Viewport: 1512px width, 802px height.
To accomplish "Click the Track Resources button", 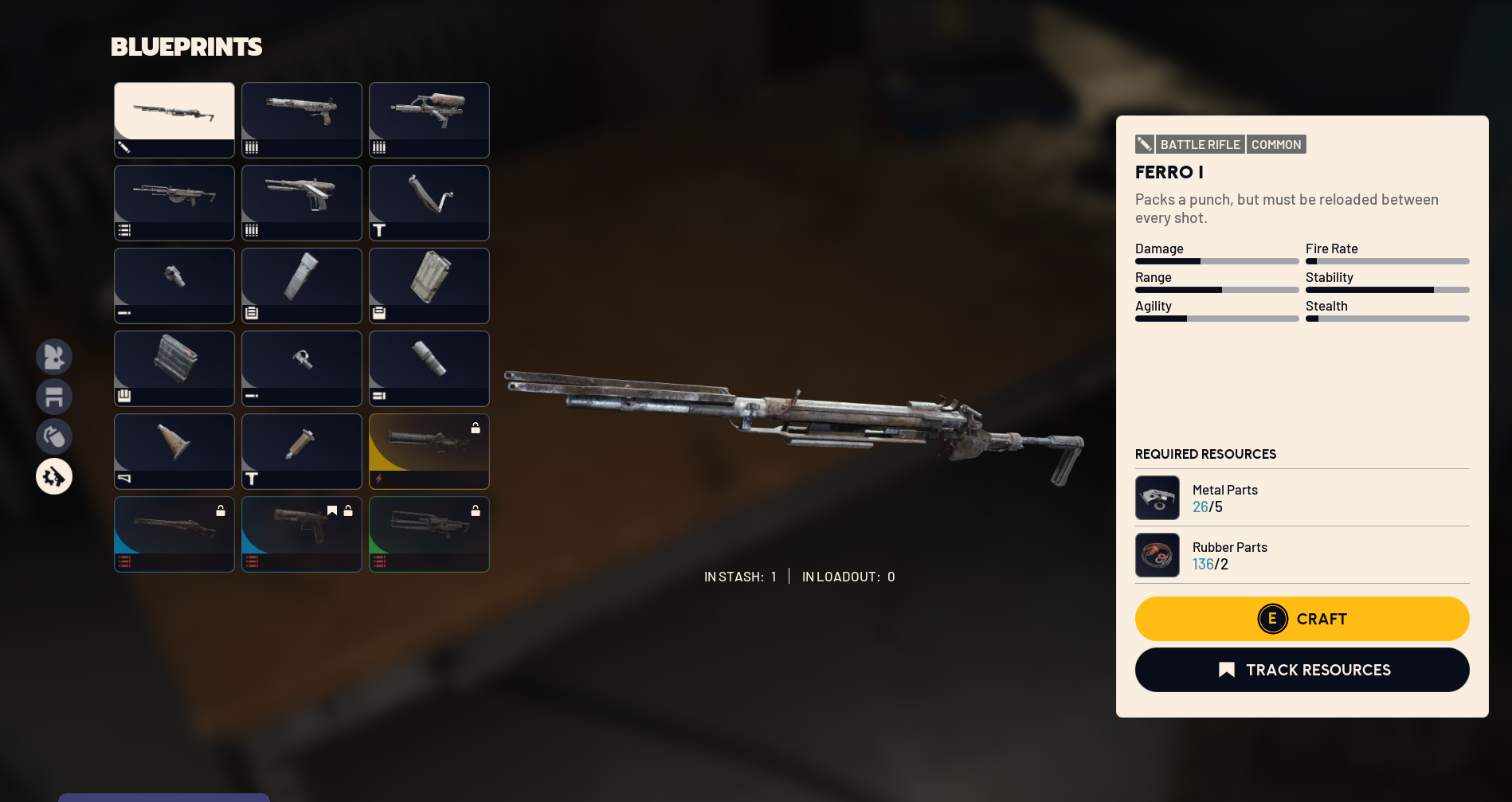I will tap(1302, 670).
